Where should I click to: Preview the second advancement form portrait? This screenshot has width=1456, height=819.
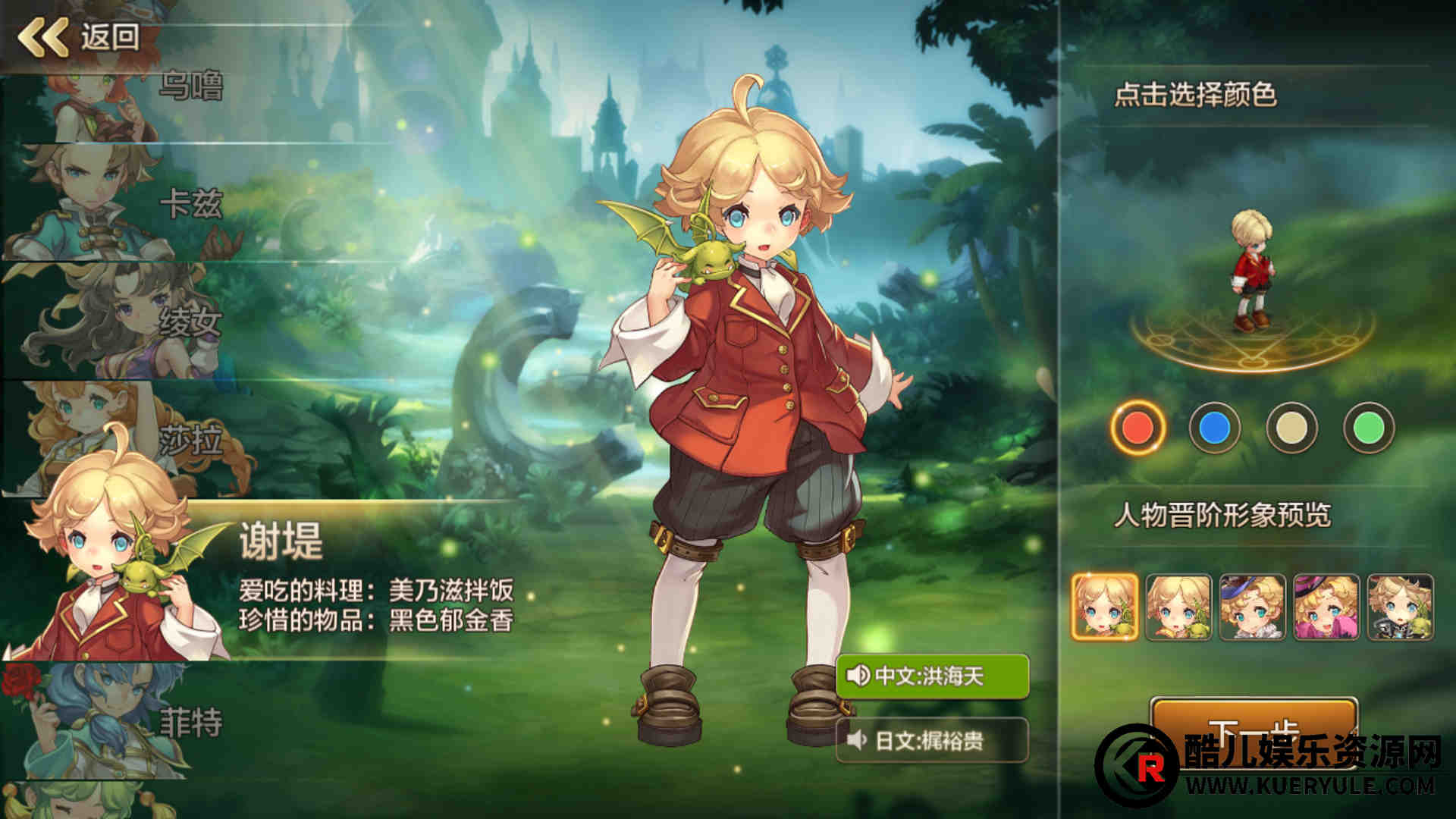point(1178,607)
